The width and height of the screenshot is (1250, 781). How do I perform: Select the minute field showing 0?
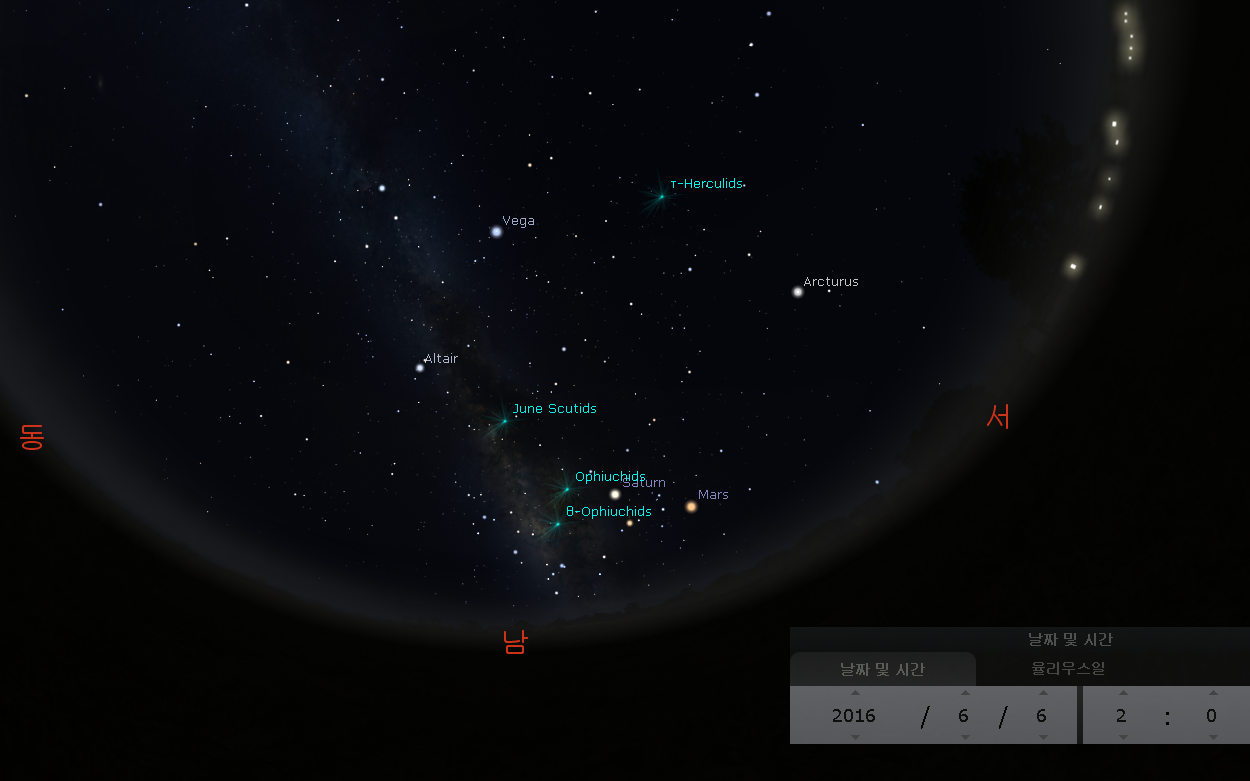(x=1211, y=715)
